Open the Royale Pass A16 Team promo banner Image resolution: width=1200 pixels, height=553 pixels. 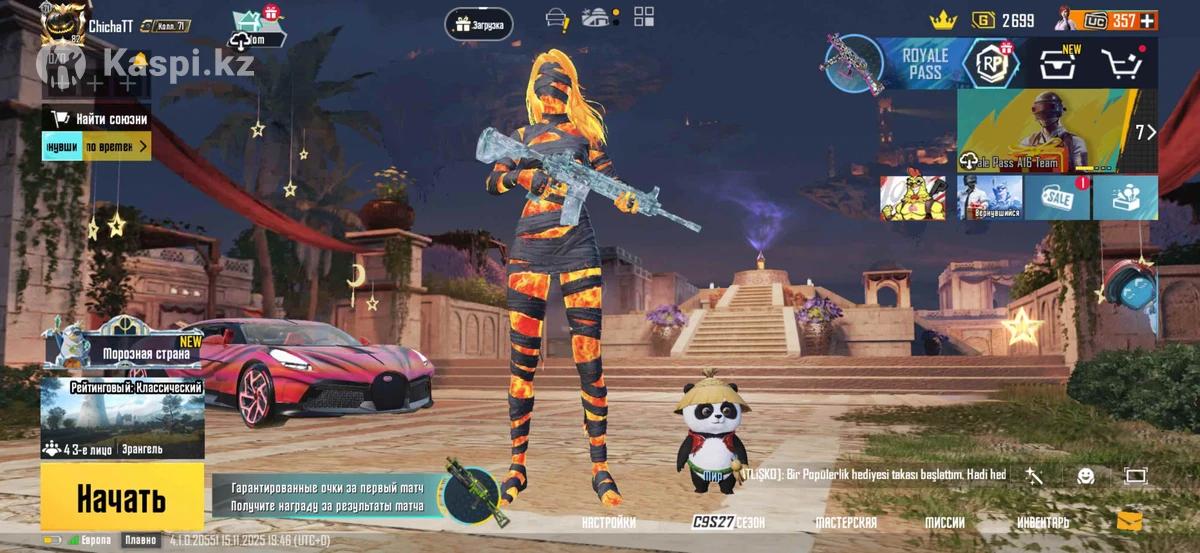pyautogui.click(x=1057, y=131)
